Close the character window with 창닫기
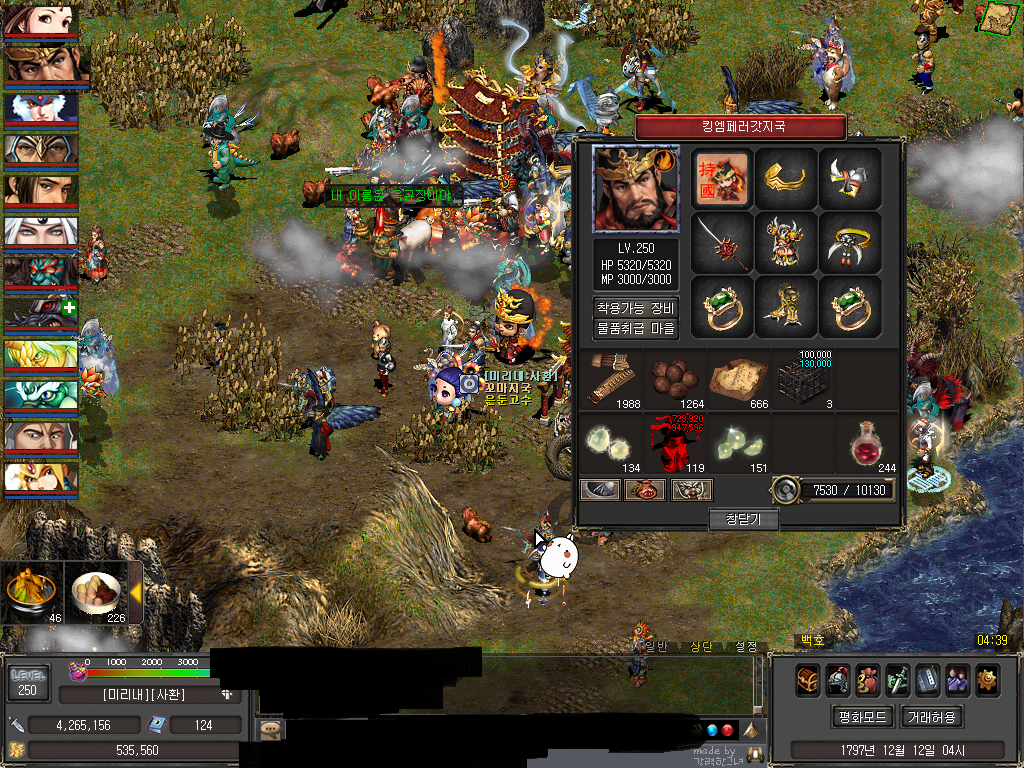 [x=743, y=519]
